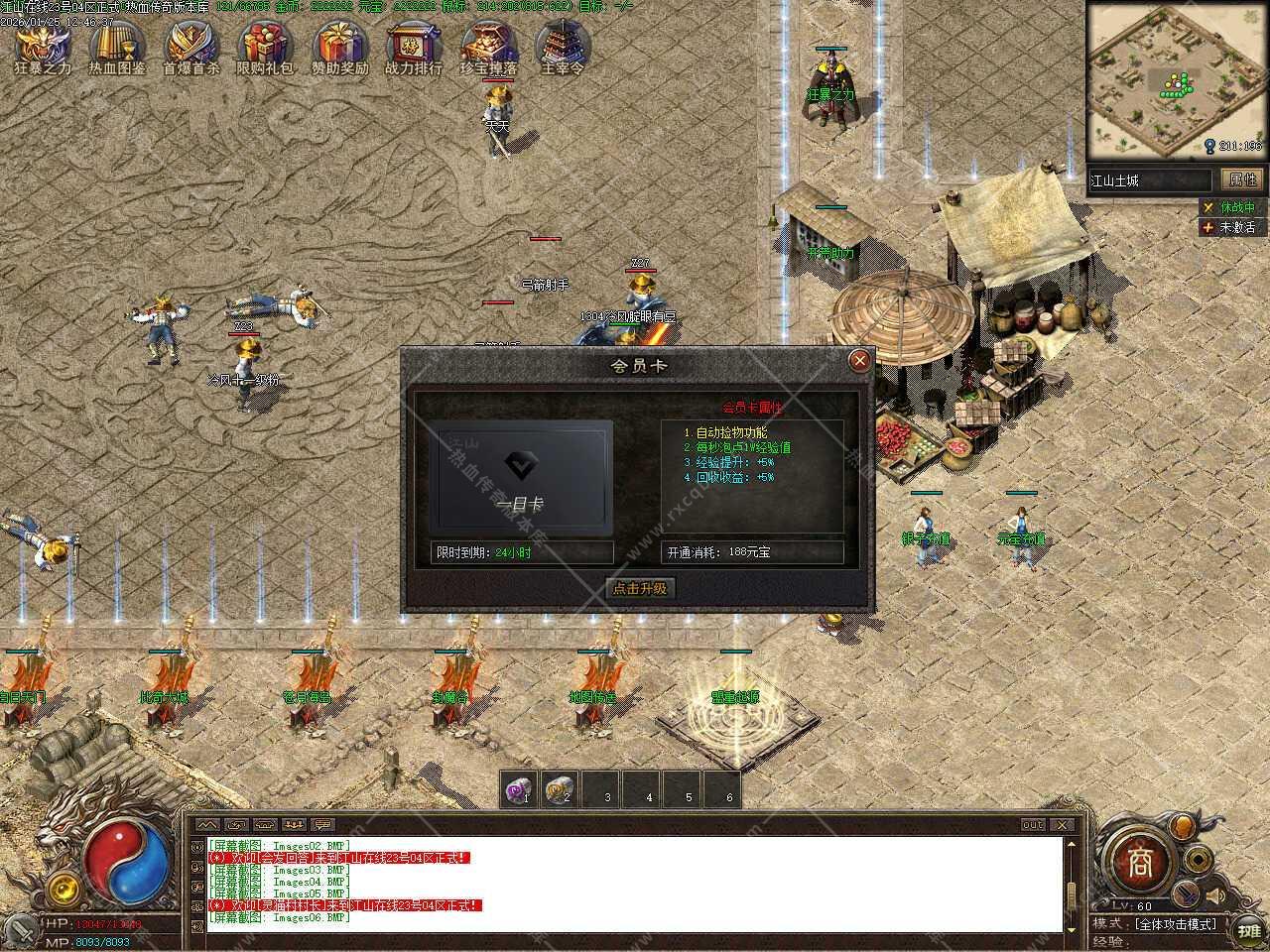Open the 限购礼包 gift pack icon

[x=265, y=46]
